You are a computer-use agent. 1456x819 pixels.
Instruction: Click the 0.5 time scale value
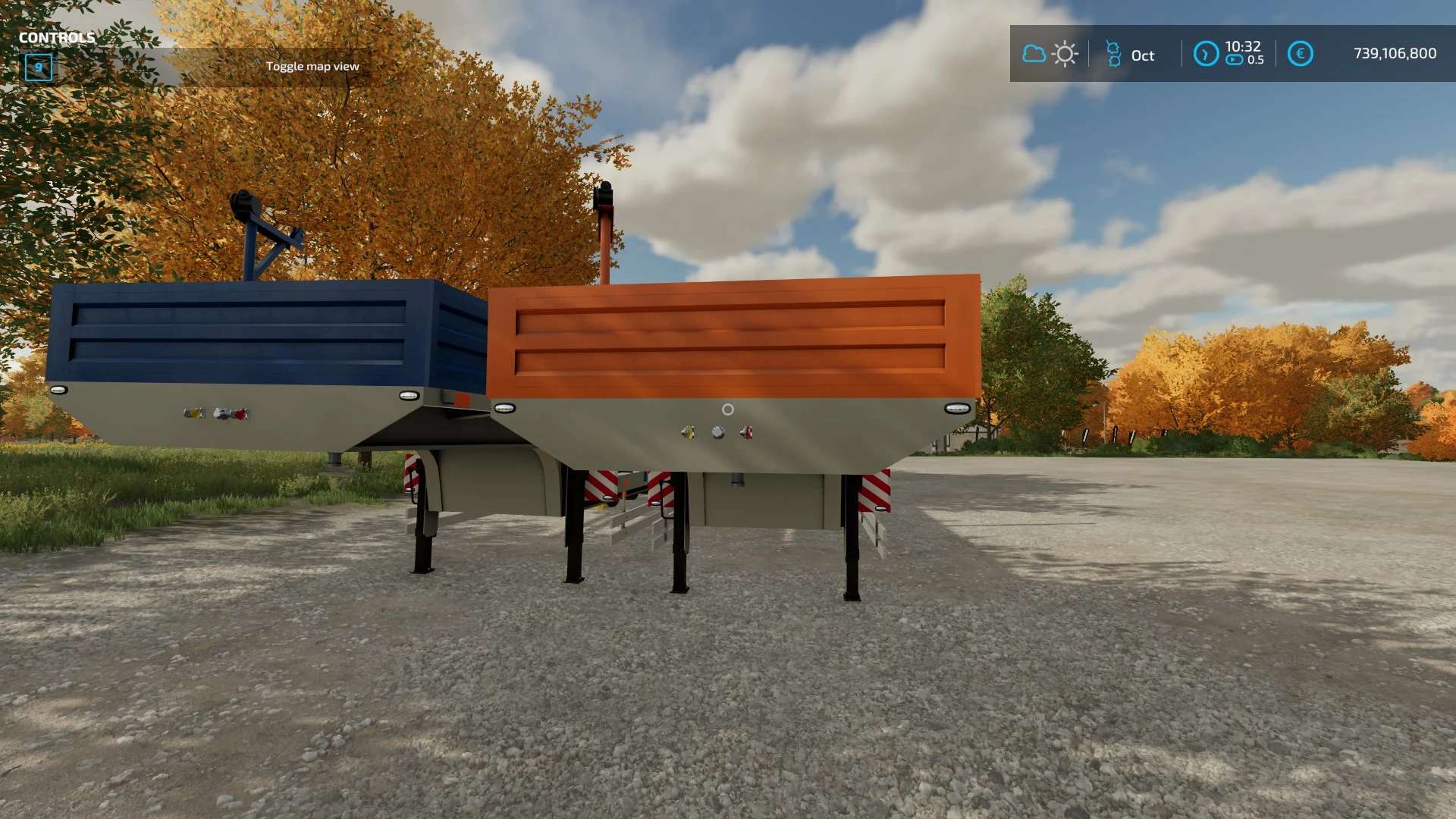(1257, 59)
